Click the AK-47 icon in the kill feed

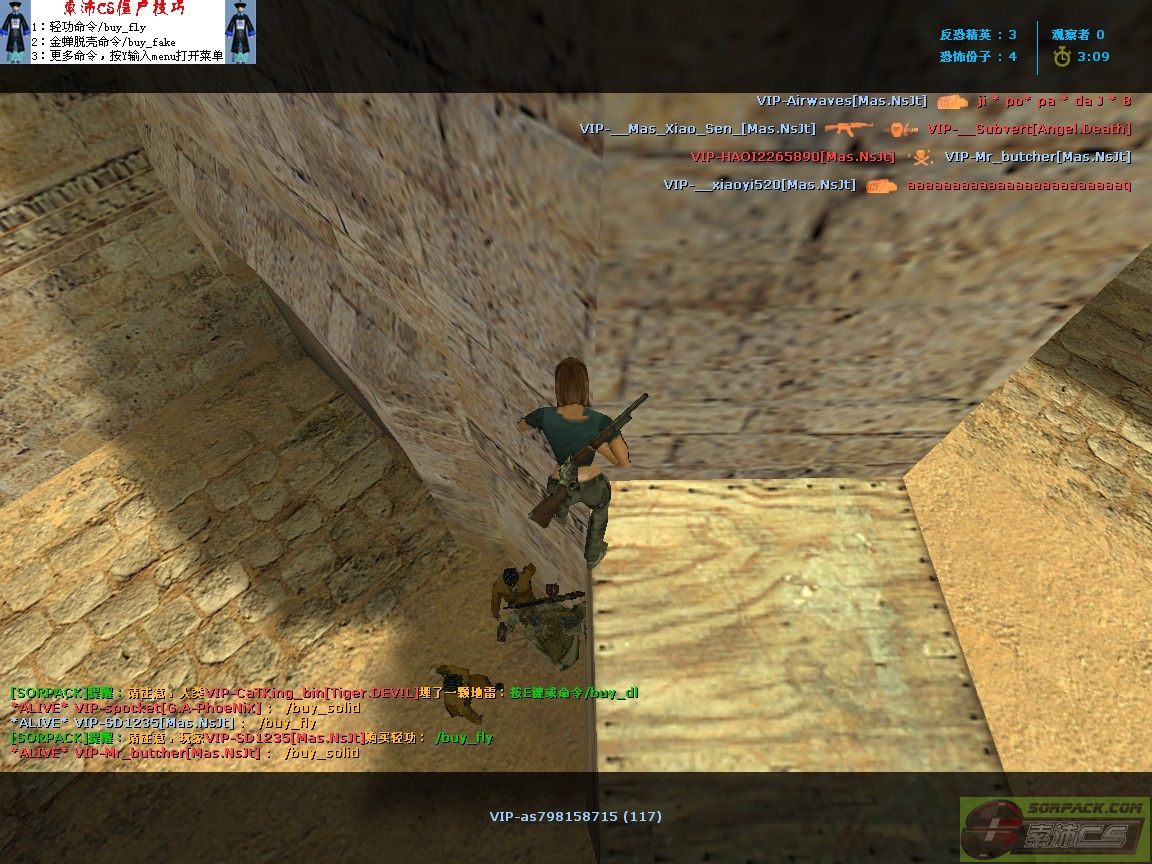tap(849, 129)
